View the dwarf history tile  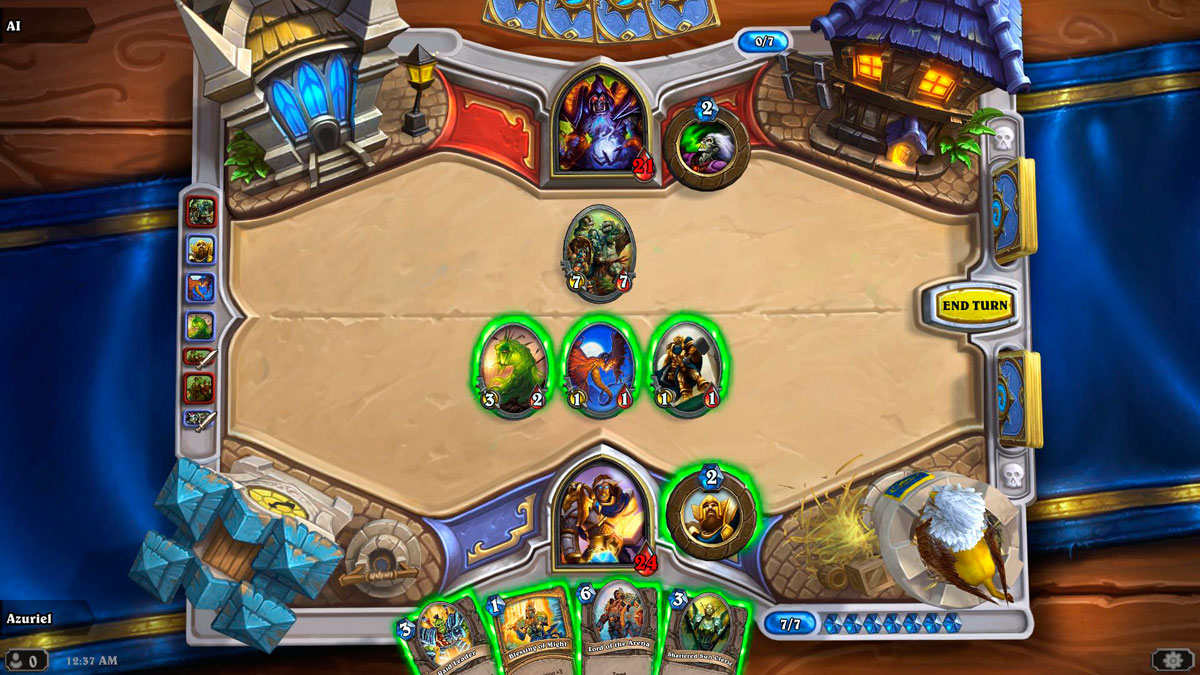(x=201, y=250)
